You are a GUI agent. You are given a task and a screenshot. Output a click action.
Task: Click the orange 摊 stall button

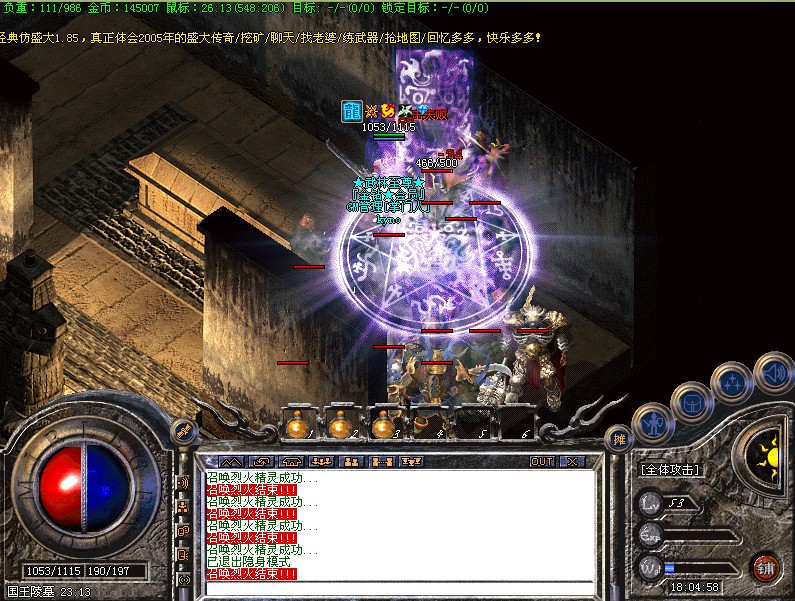point(619,438)
